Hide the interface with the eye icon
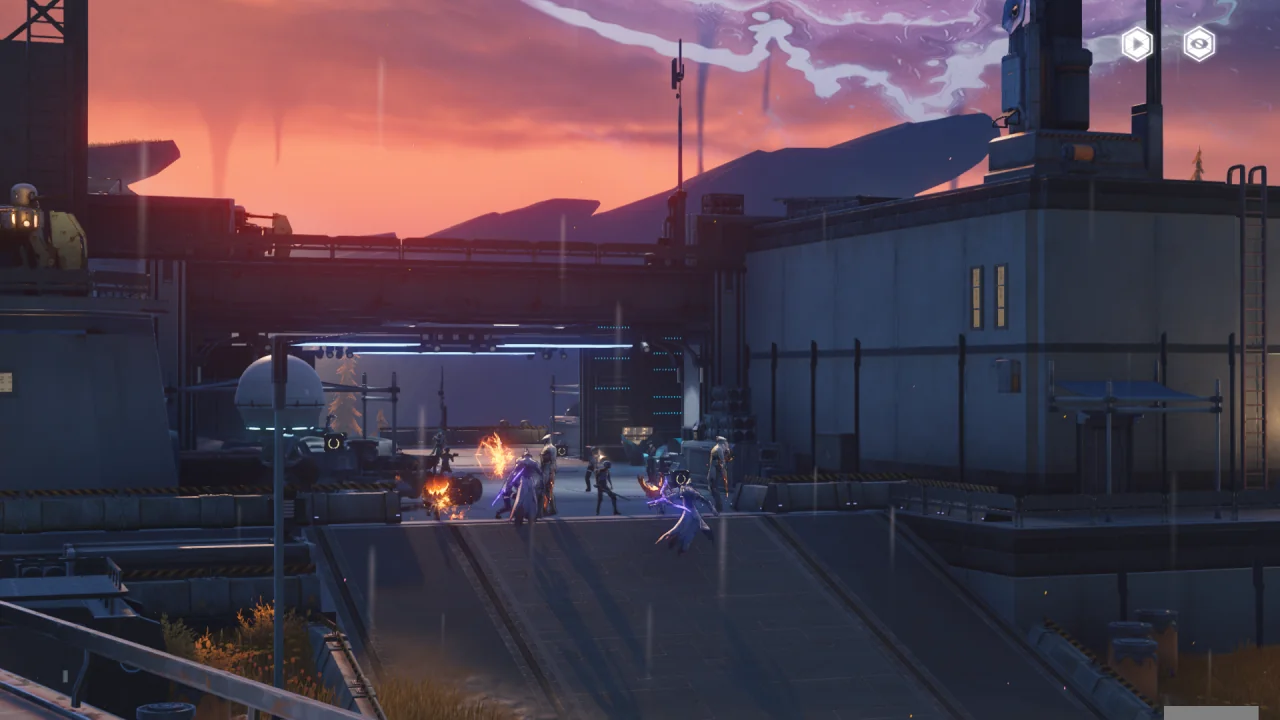The height and width of the screenshot is (720, 1280). (x=1199, y=44)
